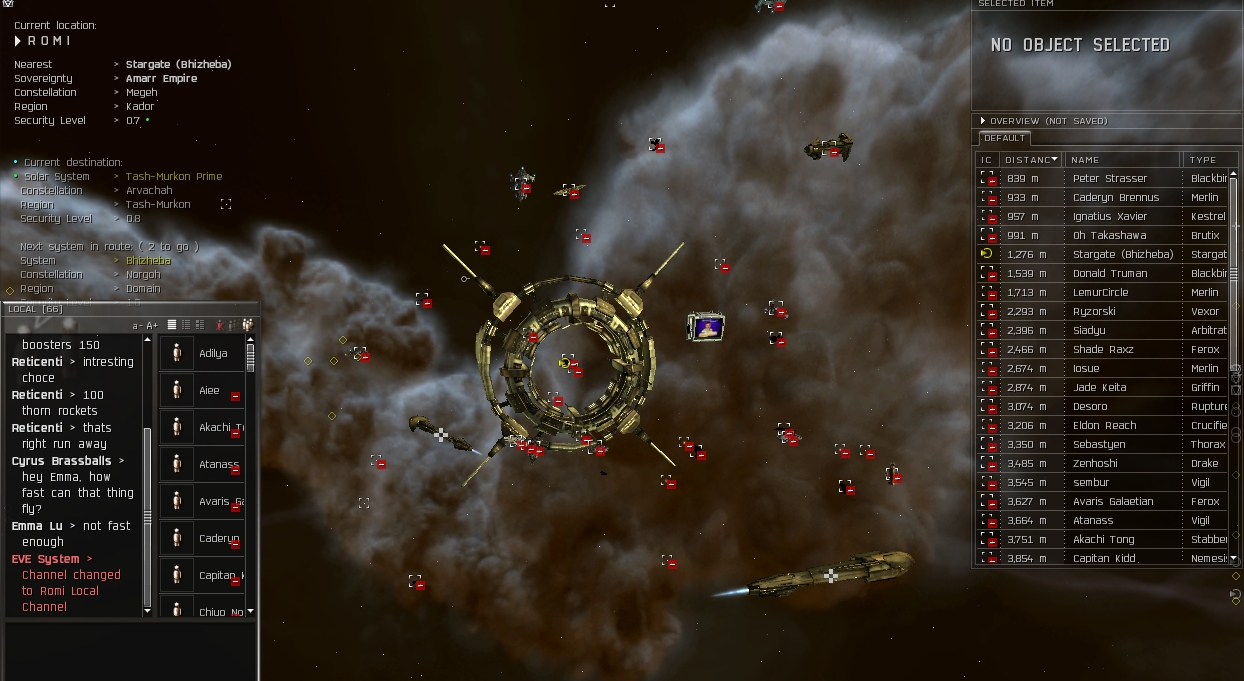The height and width of the screenshot is (681, 1244).
Task: Select Peter Strasser's Blackbird overview row
Action: coord(1109,178)
